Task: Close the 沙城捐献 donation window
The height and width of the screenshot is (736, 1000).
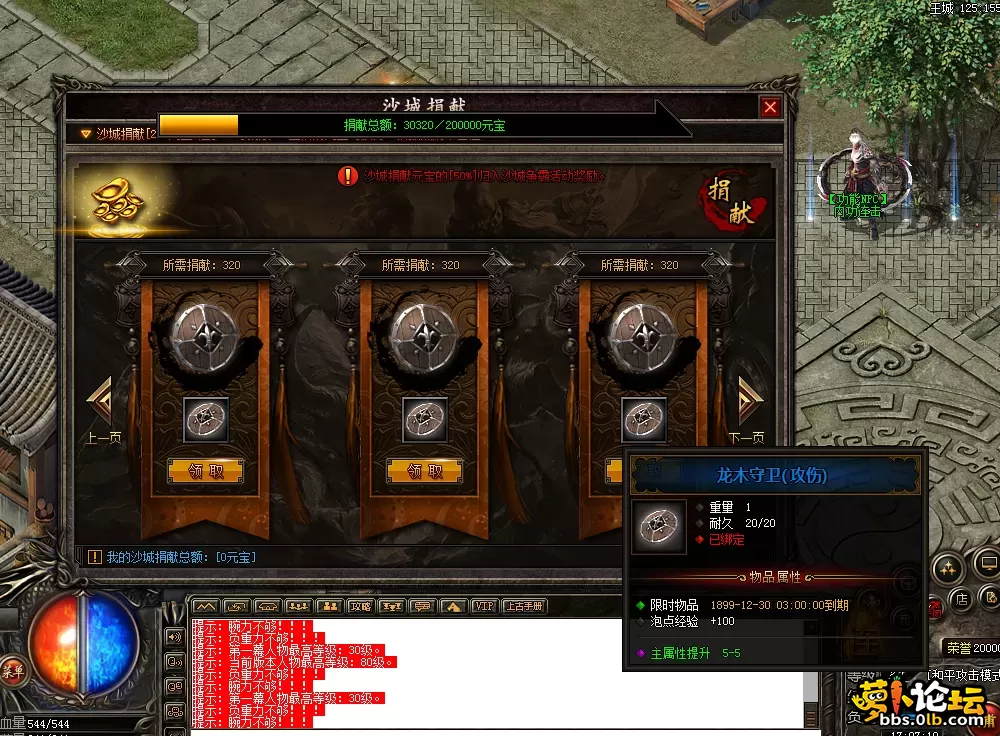Action: (x=770, y=107)
